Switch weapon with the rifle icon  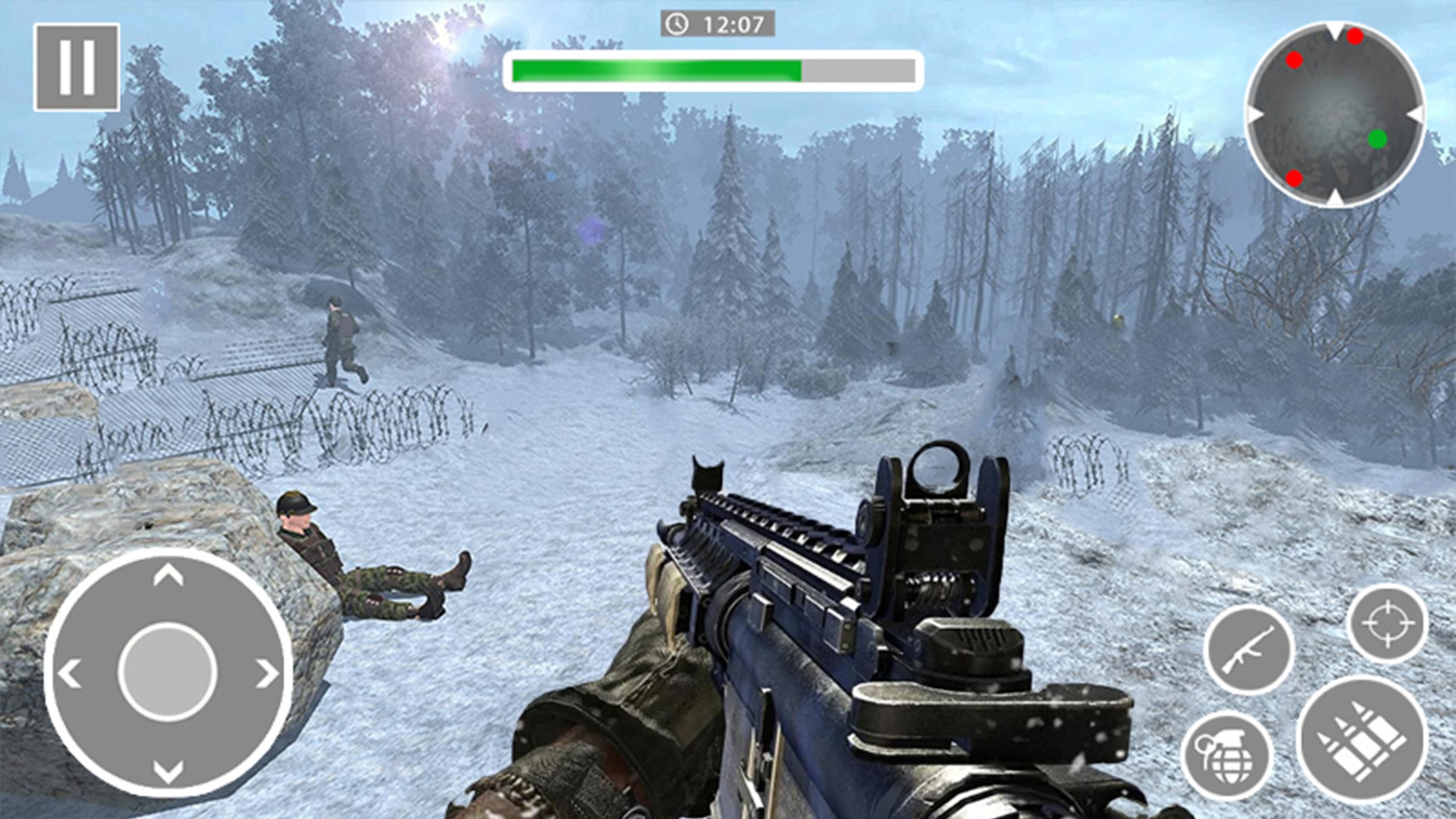click(1248, 650)
